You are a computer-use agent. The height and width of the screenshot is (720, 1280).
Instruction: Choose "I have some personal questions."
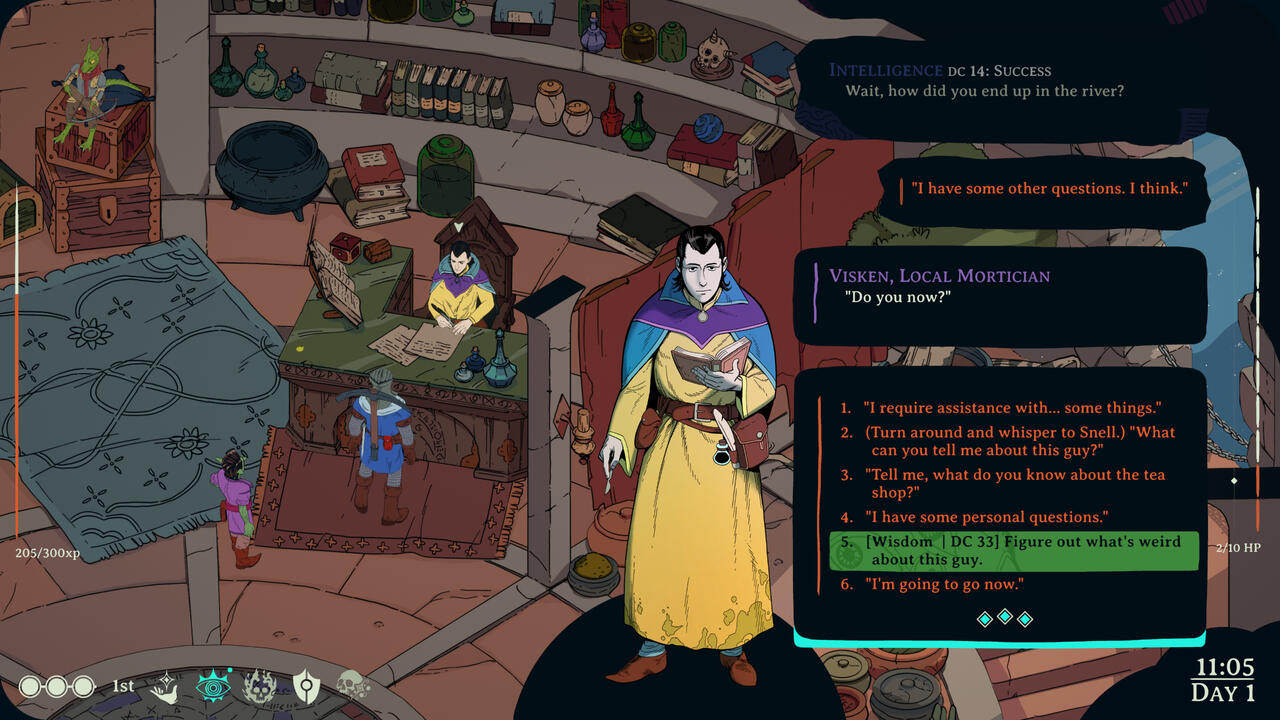(987, 517)
